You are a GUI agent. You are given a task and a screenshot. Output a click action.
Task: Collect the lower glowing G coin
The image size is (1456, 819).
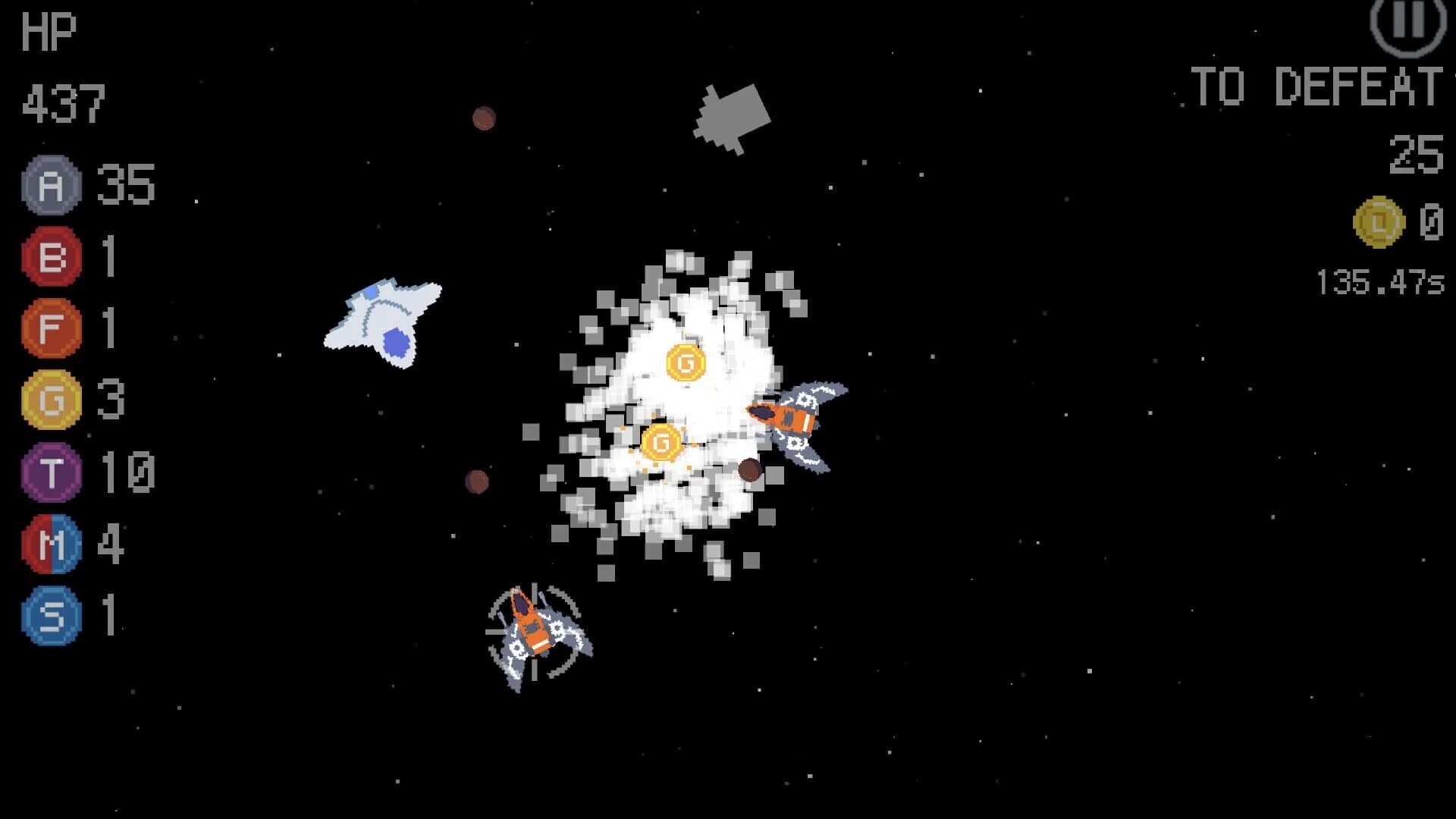pos(662,443)
